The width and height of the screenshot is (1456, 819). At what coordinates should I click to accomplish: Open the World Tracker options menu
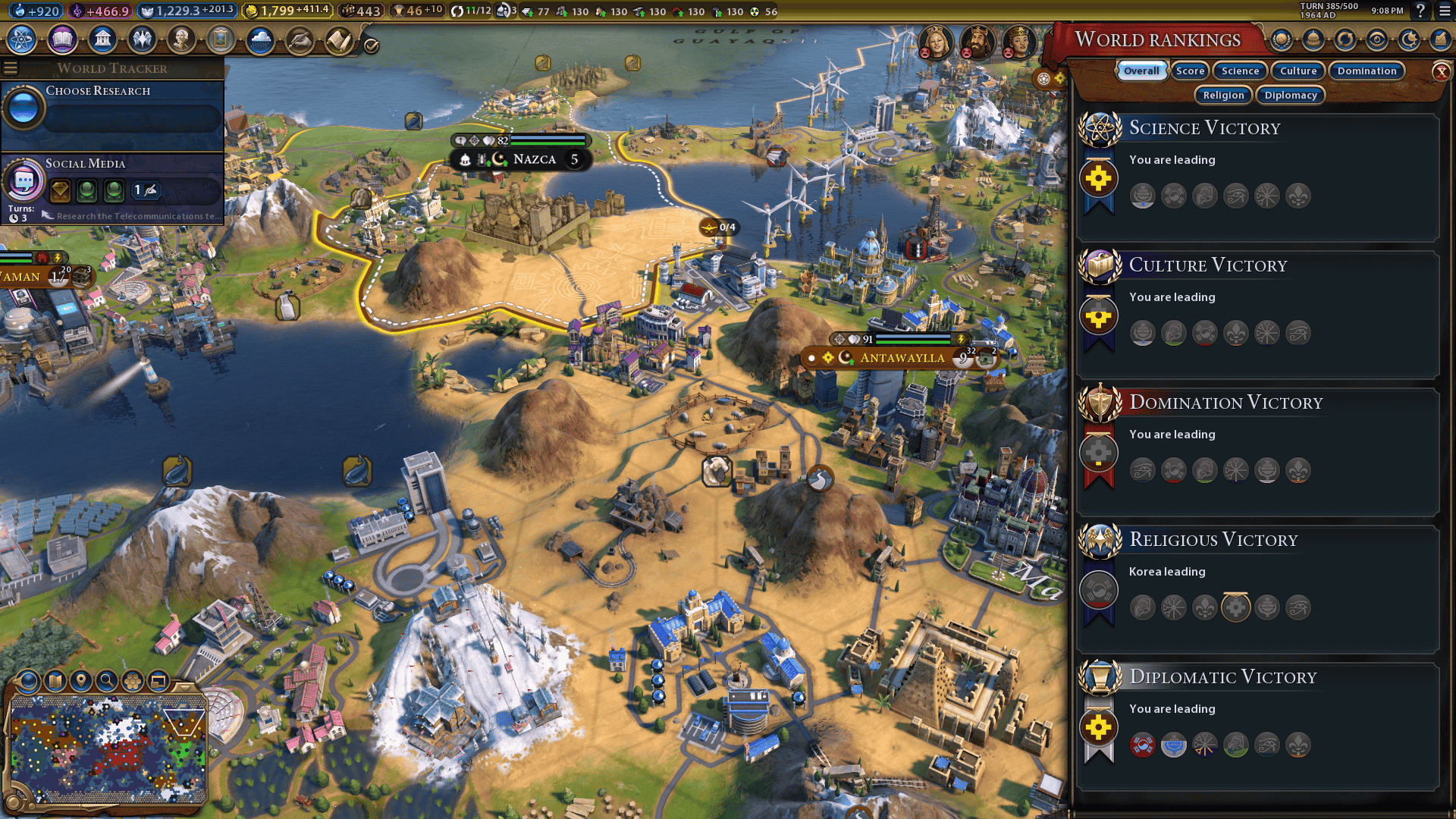pyautogui.click(x=11, y=68)
